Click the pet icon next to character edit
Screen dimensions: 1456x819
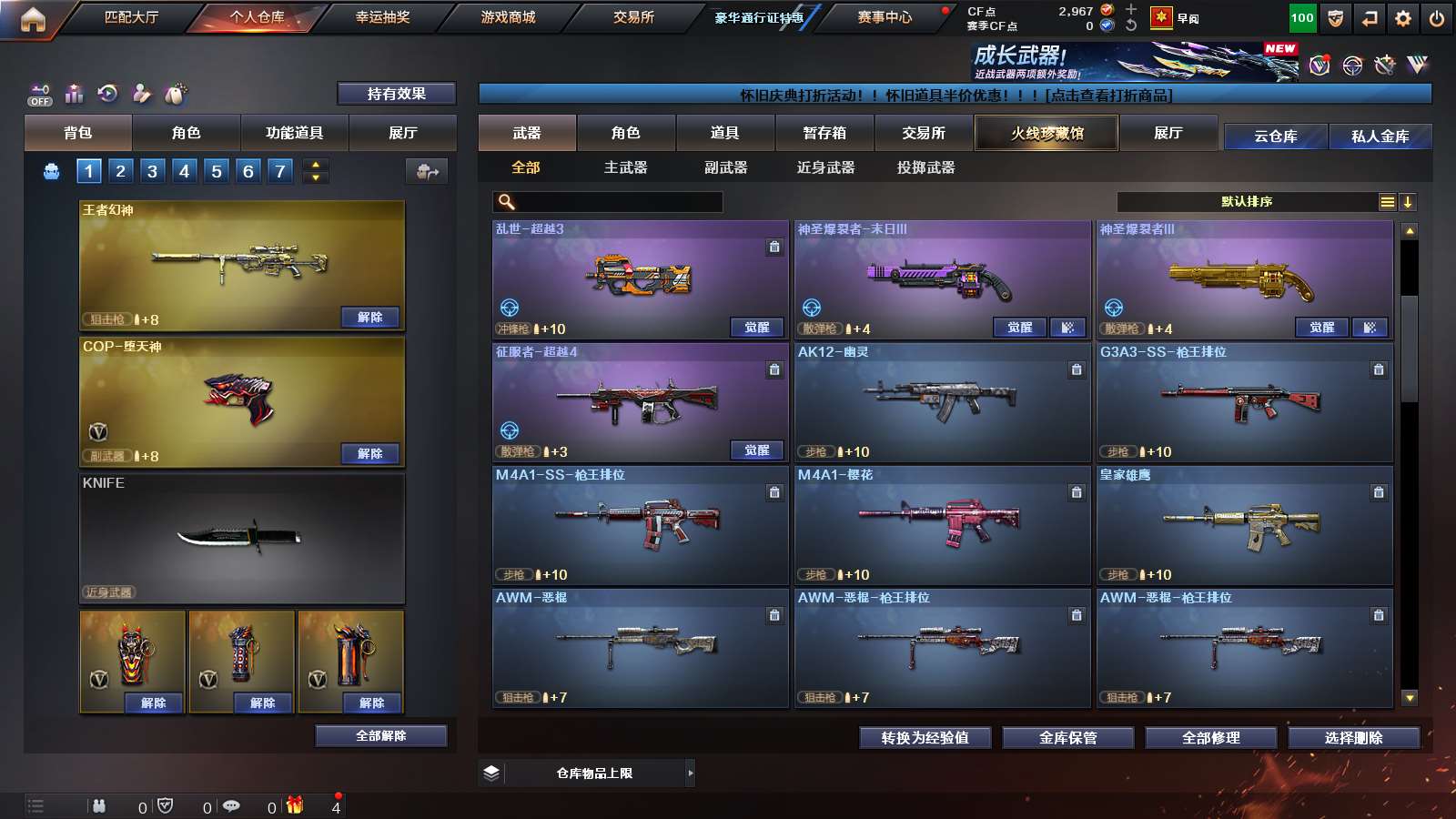tap(177, 93)
